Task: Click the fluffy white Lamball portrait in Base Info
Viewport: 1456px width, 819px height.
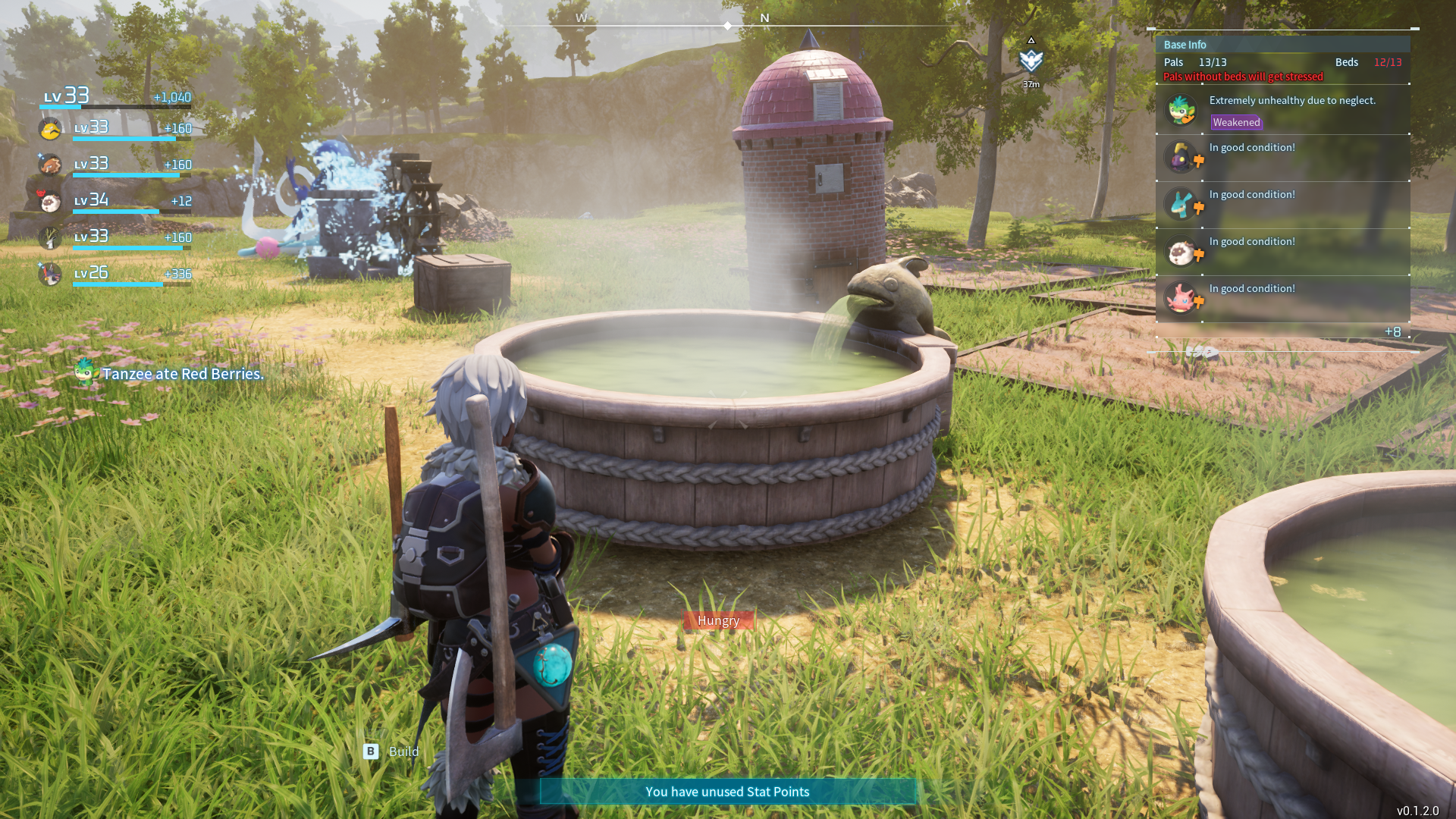Action: 1181,249
